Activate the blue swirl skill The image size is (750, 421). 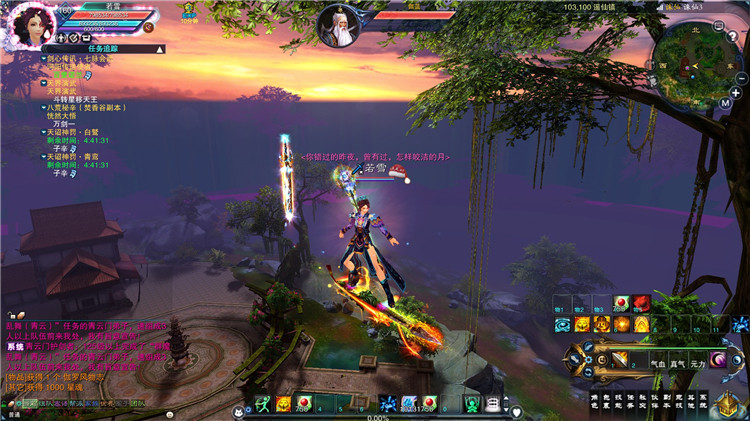pos(561,324)
